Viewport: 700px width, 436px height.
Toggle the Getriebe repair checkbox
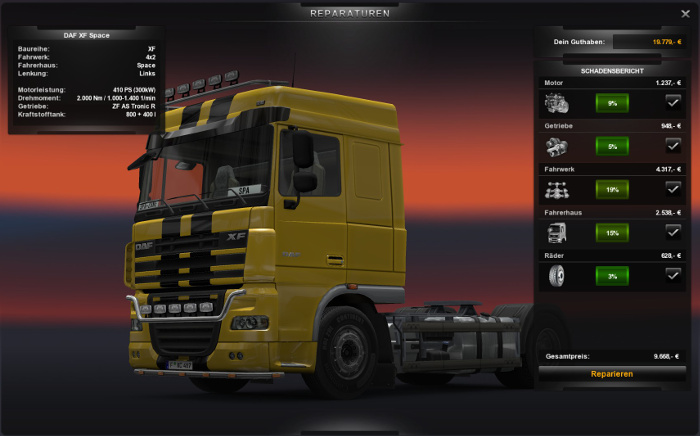click(x=673, y=145)
